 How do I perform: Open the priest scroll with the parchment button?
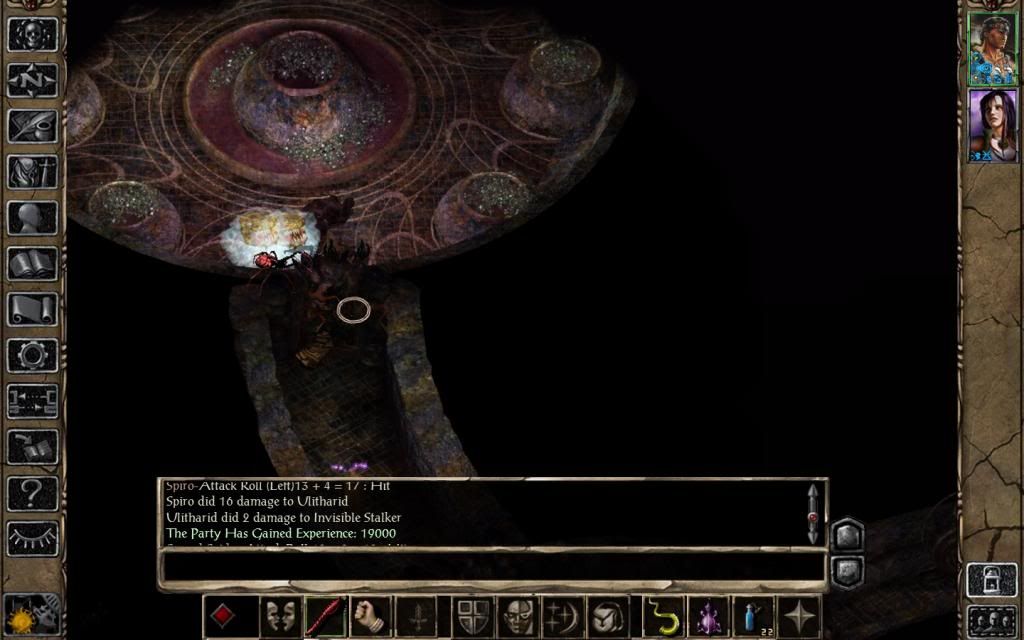(x=32, y=309)
